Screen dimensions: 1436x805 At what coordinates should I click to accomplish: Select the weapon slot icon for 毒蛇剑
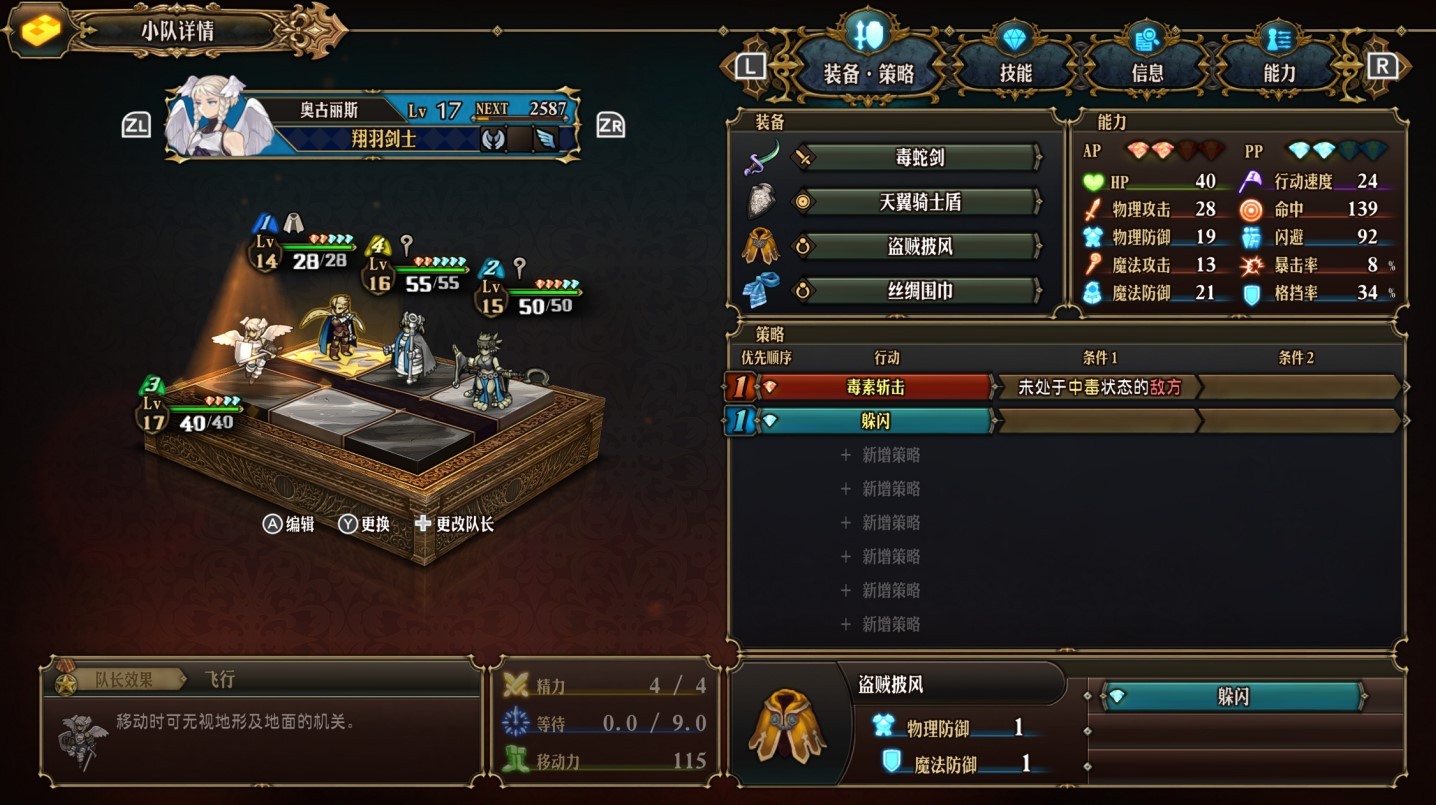[x=762, y=158]
